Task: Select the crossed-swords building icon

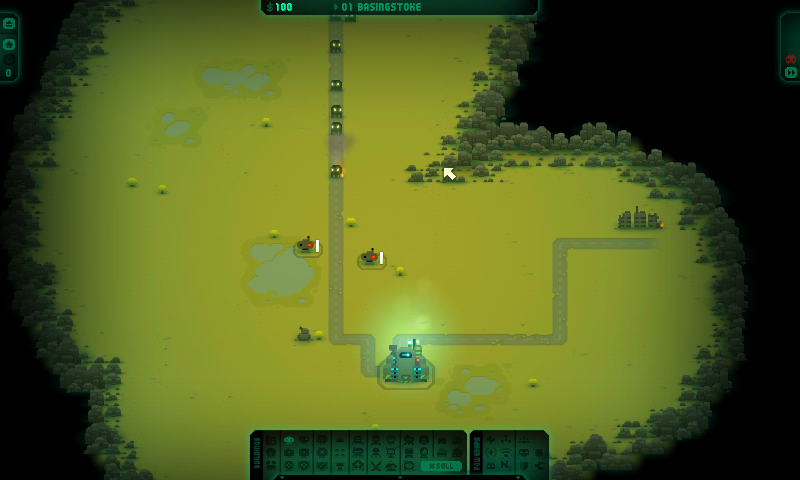Action: [374, 466]
